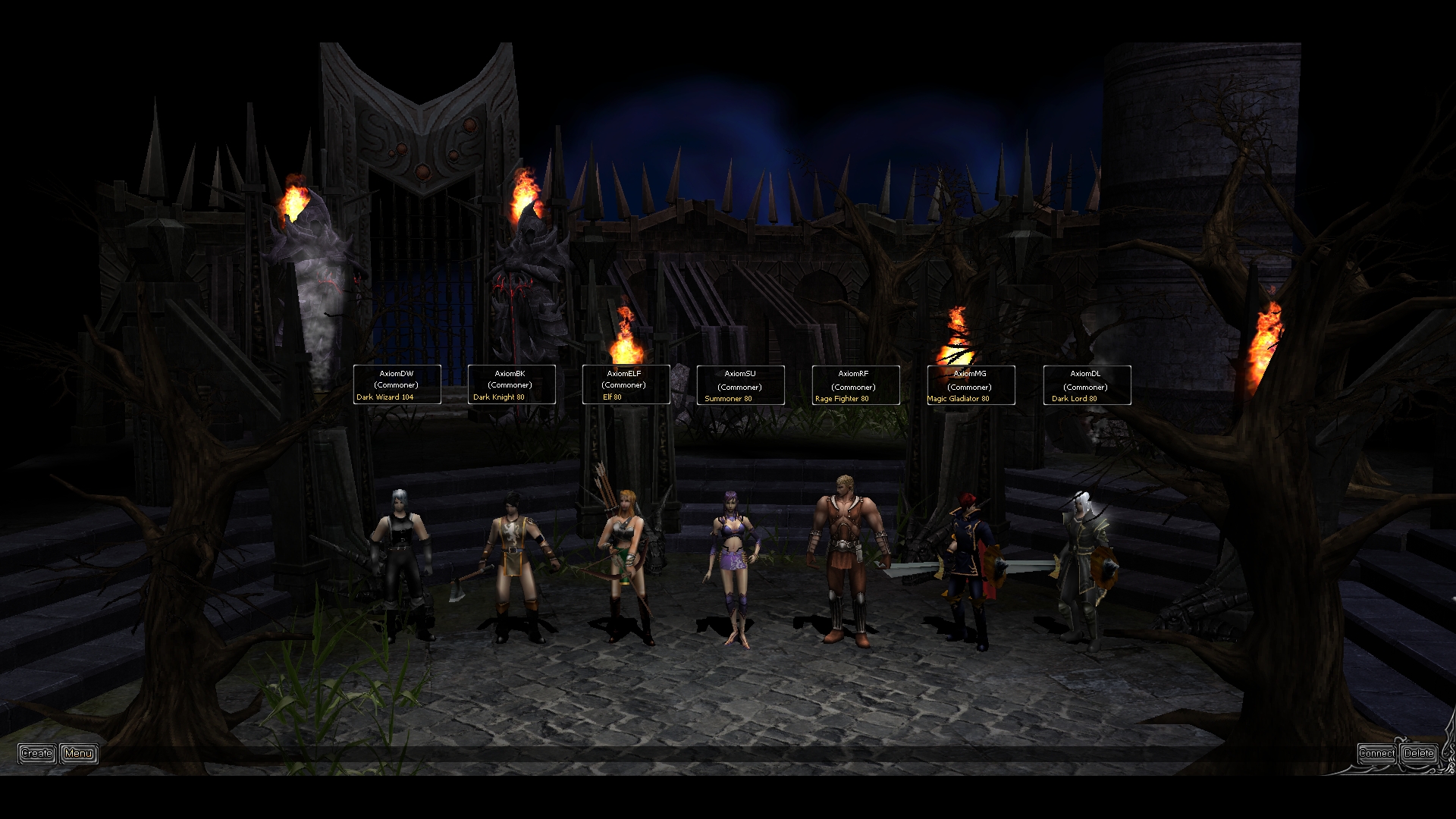Connect with the selected character

(1376, 753)
